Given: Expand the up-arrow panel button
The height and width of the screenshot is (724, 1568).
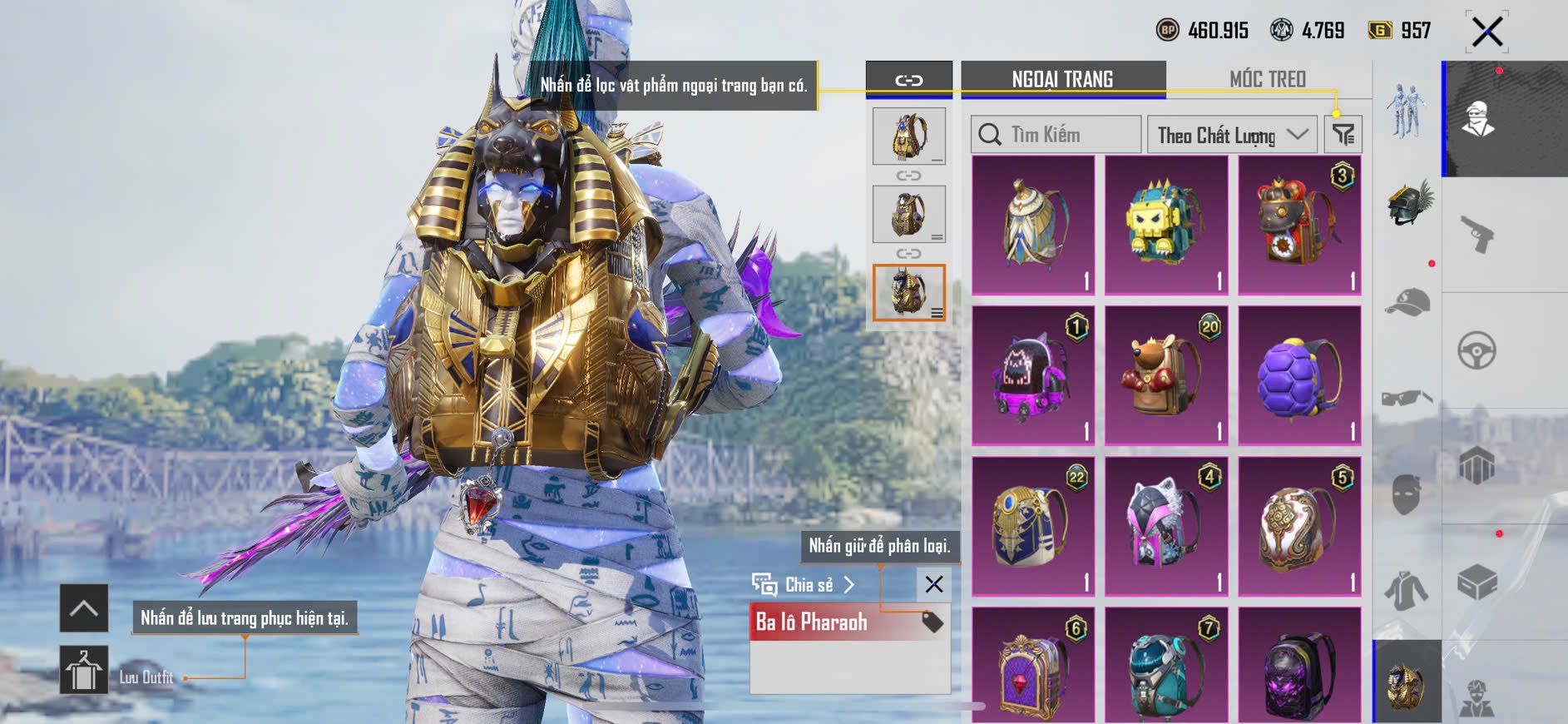Looking at the screenshot, I should 84,608.
